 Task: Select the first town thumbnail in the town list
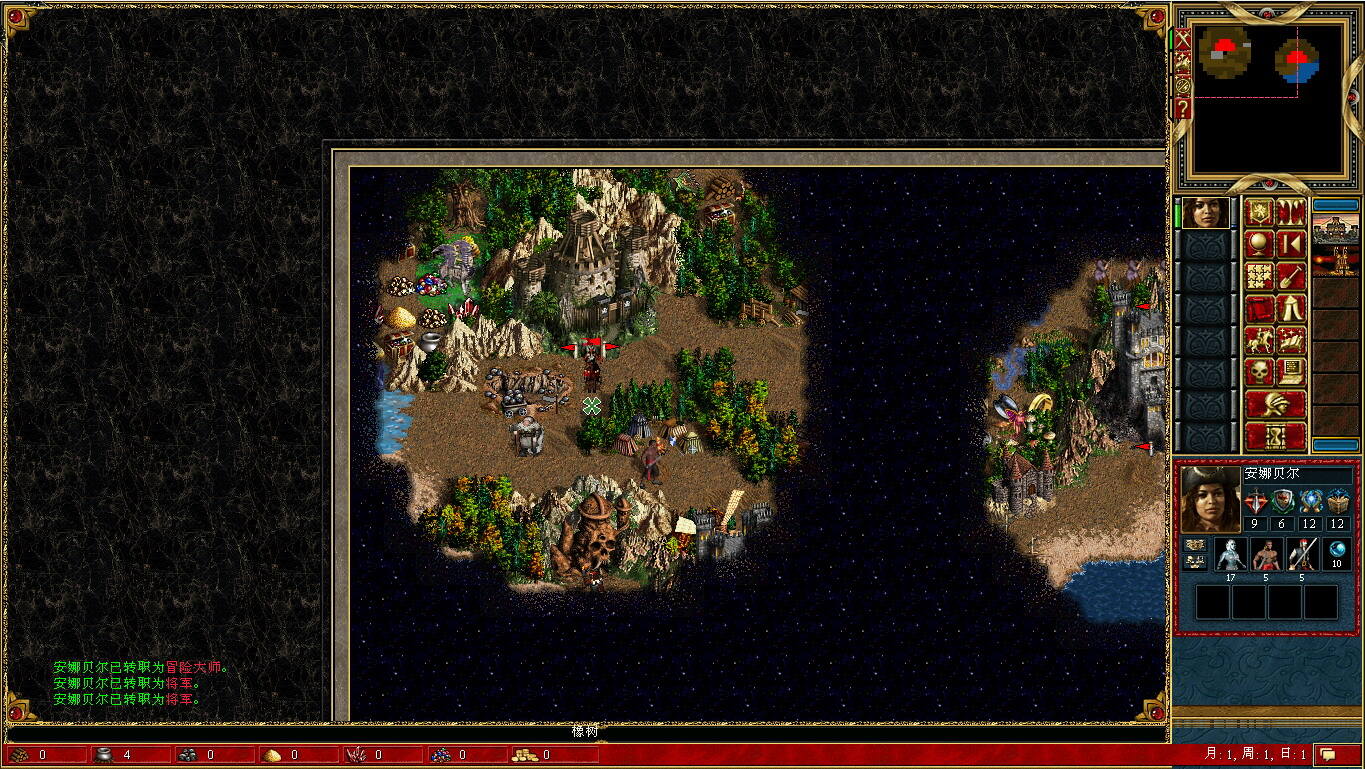(1335, 228)
